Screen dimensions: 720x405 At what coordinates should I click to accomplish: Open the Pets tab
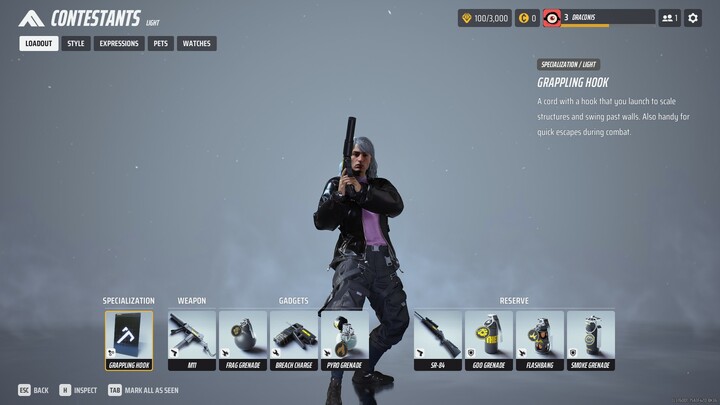coord(160,44)
